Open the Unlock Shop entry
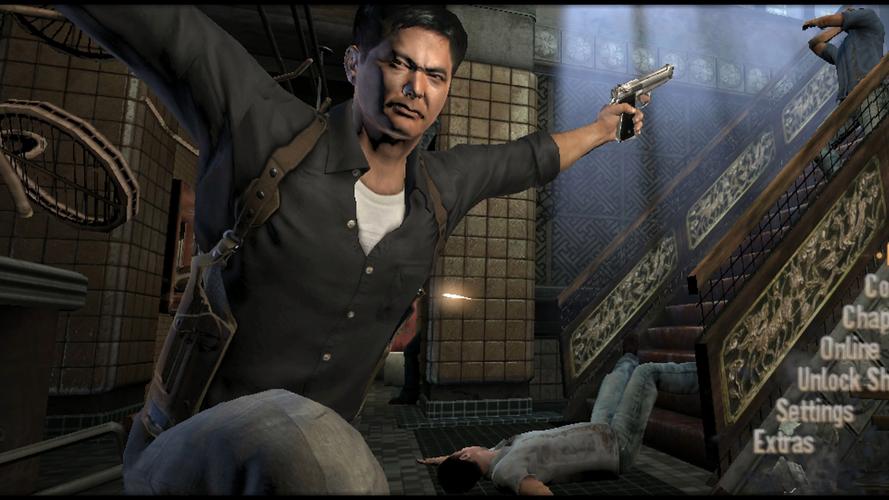The height and width of the screenshot is (500, 889). pos(843,380)
